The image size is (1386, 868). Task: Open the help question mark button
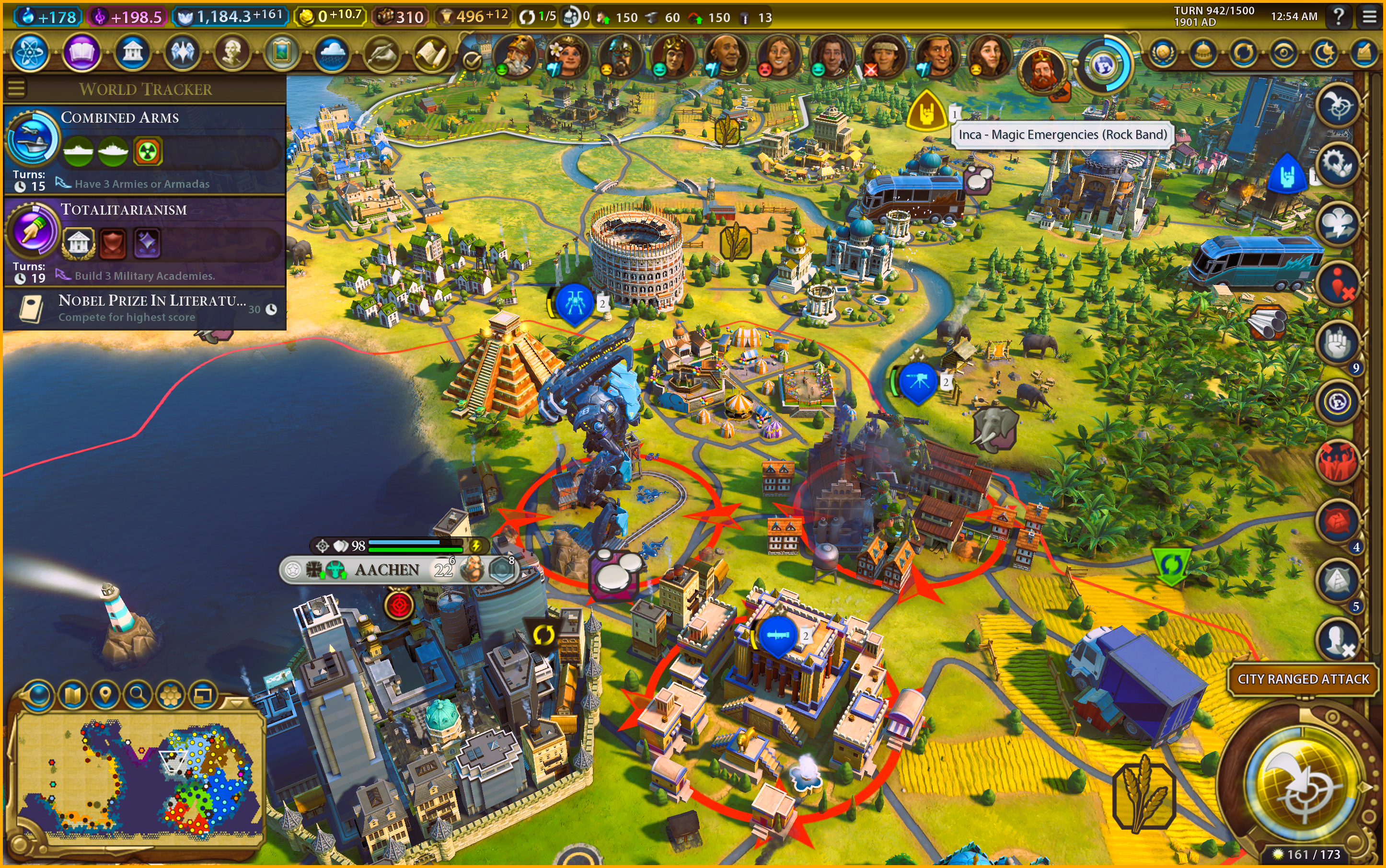pyautogui.click(x=1339, y=17)
